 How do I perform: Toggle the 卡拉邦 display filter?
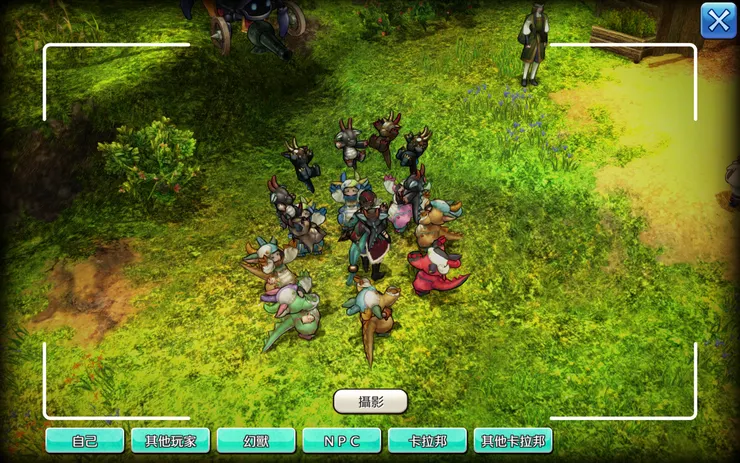pos(427,440)
